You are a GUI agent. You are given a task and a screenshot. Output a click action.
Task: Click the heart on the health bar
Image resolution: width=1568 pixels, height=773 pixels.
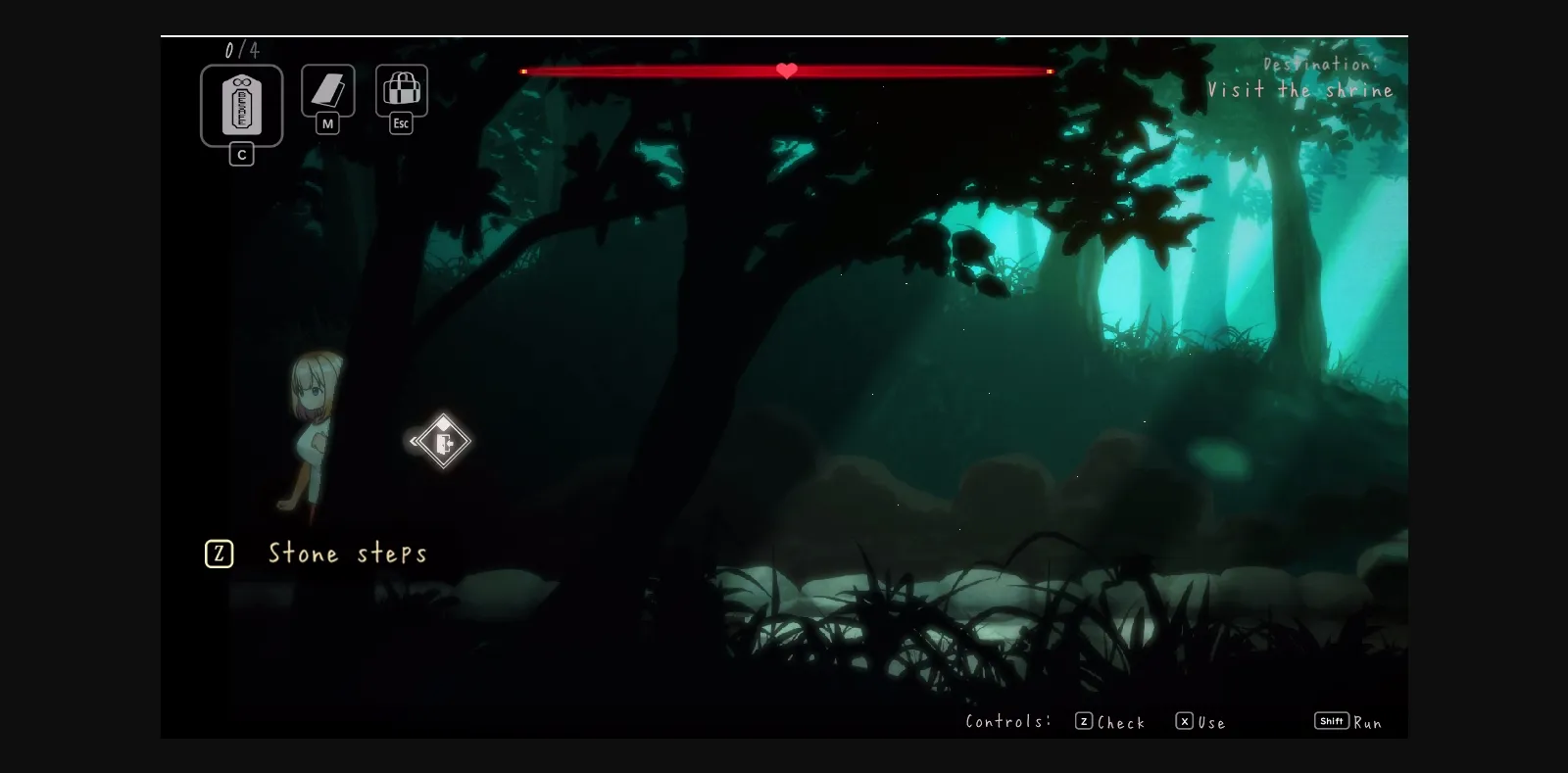coord(786,70)
